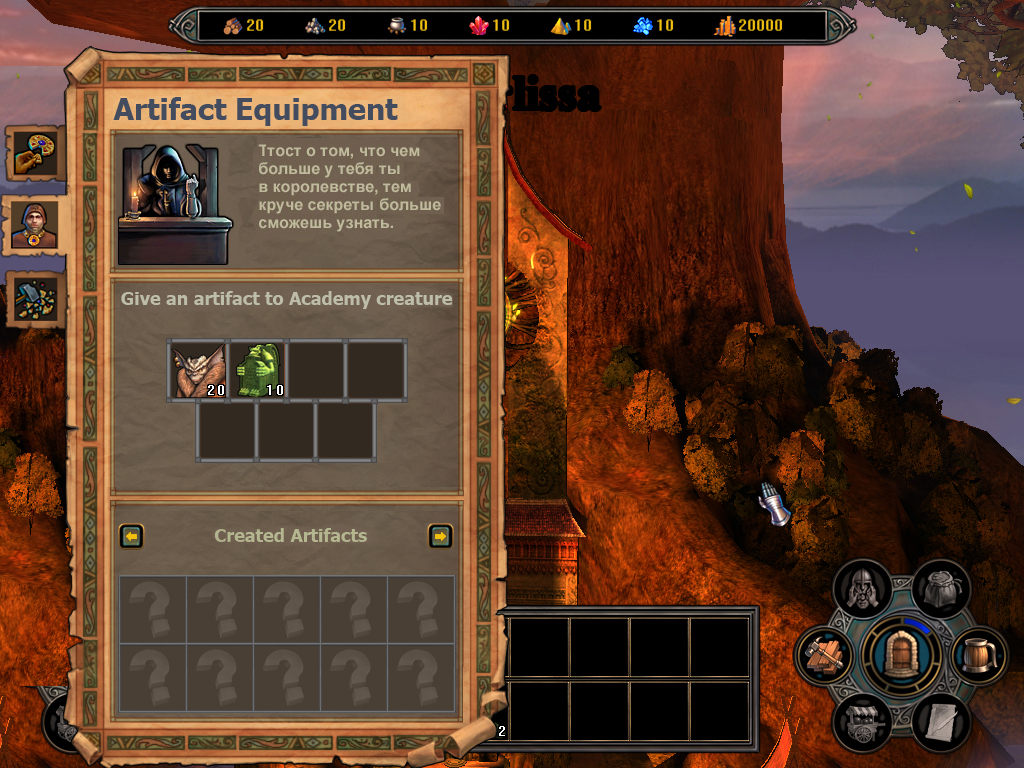Open the scroll and quill icon menu
The width and height of the screenshot is (1024, 768).
(940, 722)
